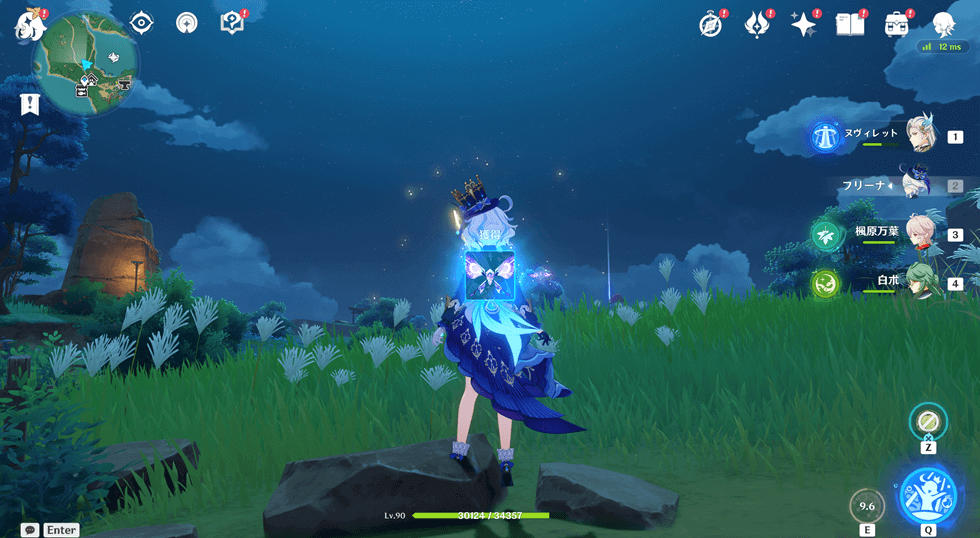Switch to party member ヌヴィレット

pyautogui.click(x=920, y=133)
